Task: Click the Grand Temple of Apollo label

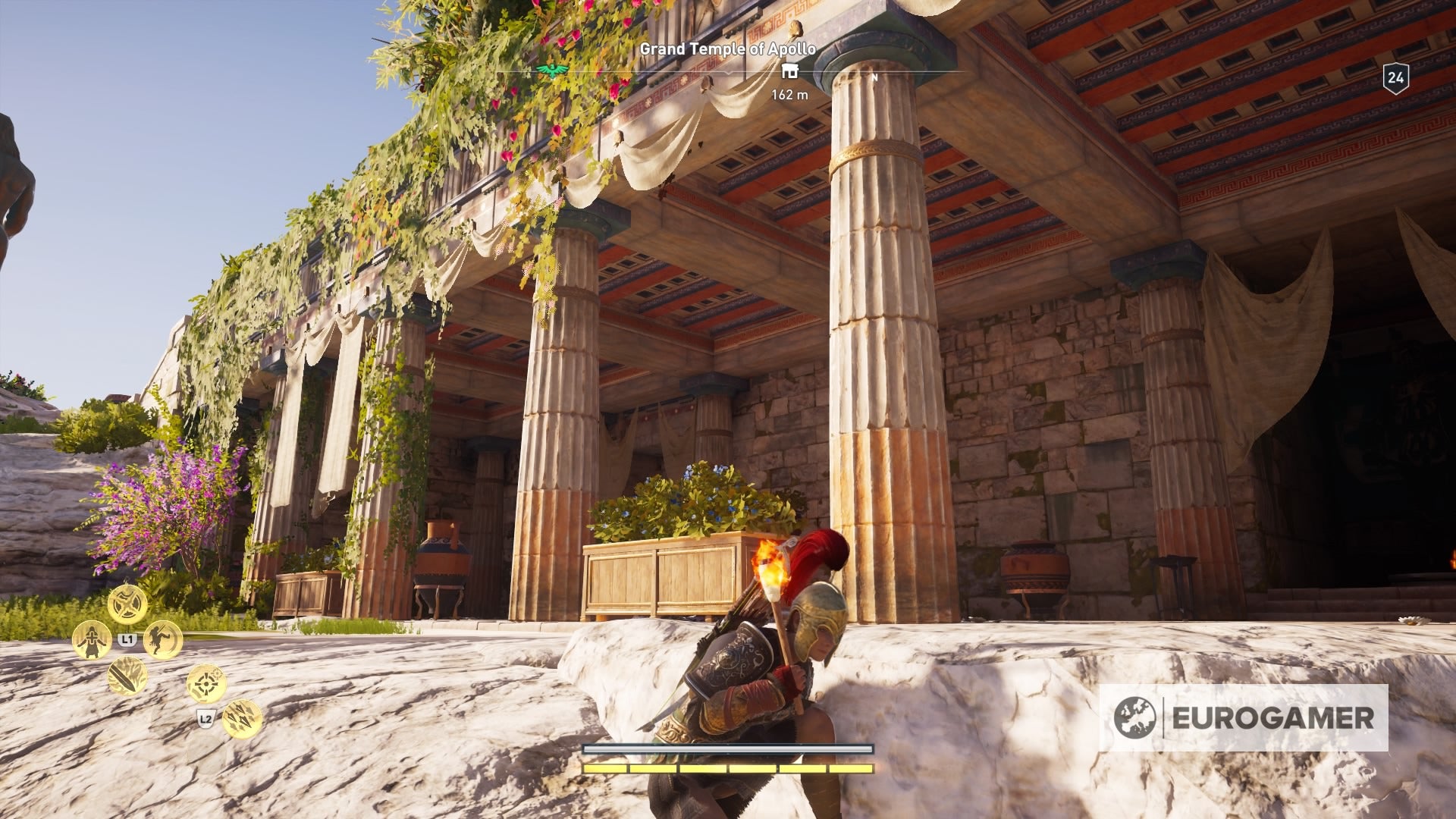Action: point(727,49)
